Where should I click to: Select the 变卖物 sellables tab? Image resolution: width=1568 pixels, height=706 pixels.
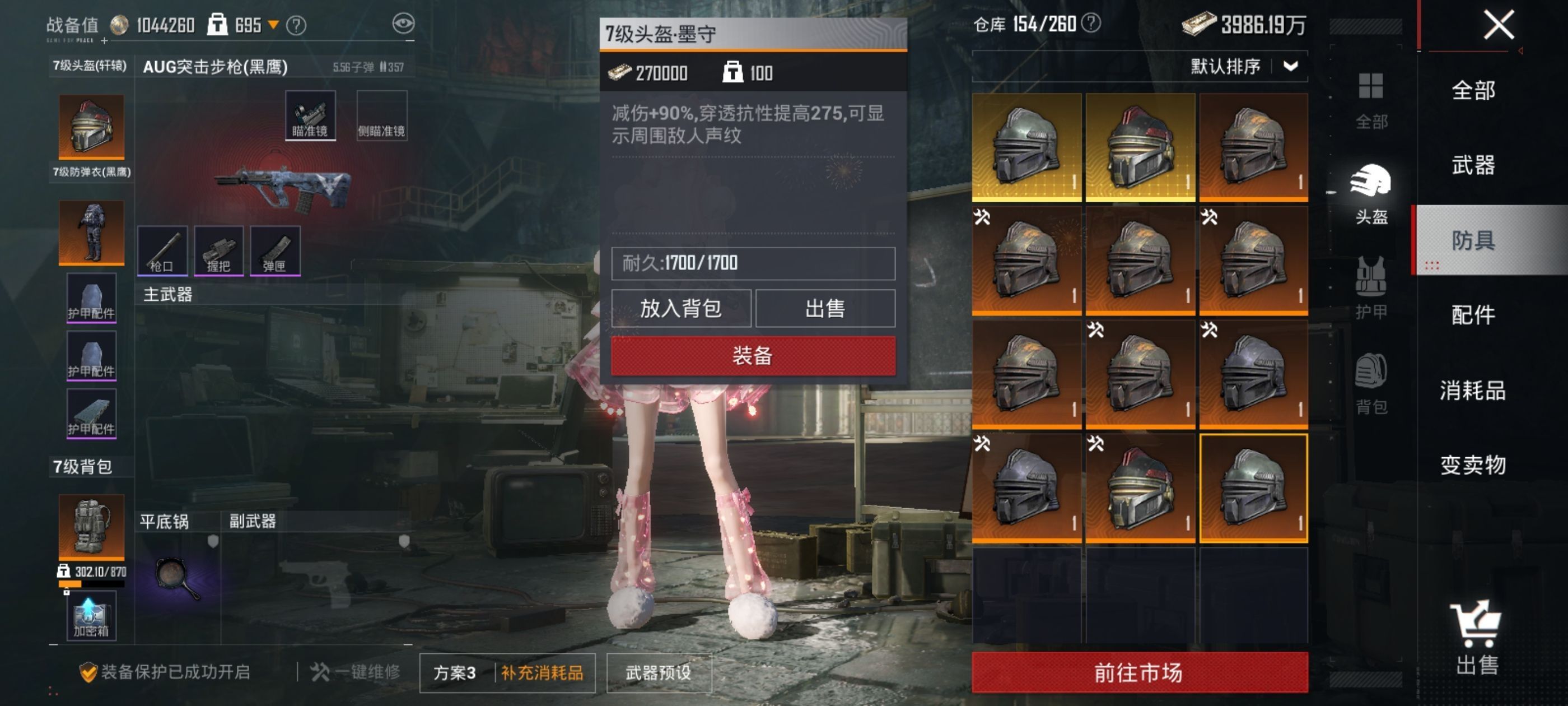pyautogui.click(x=1473, y=465)
